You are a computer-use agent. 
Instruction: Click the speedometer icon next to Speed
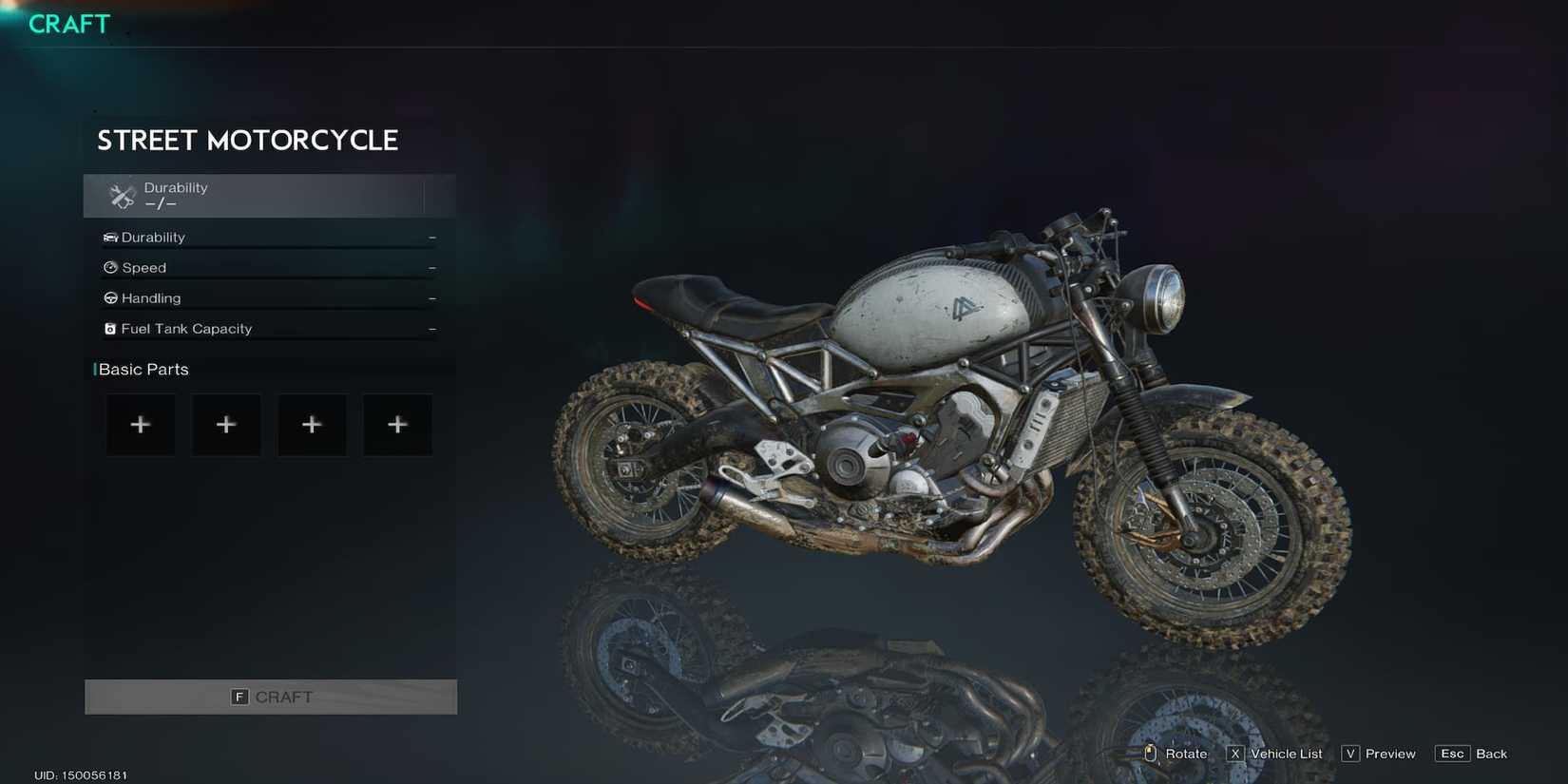point(109,267)
